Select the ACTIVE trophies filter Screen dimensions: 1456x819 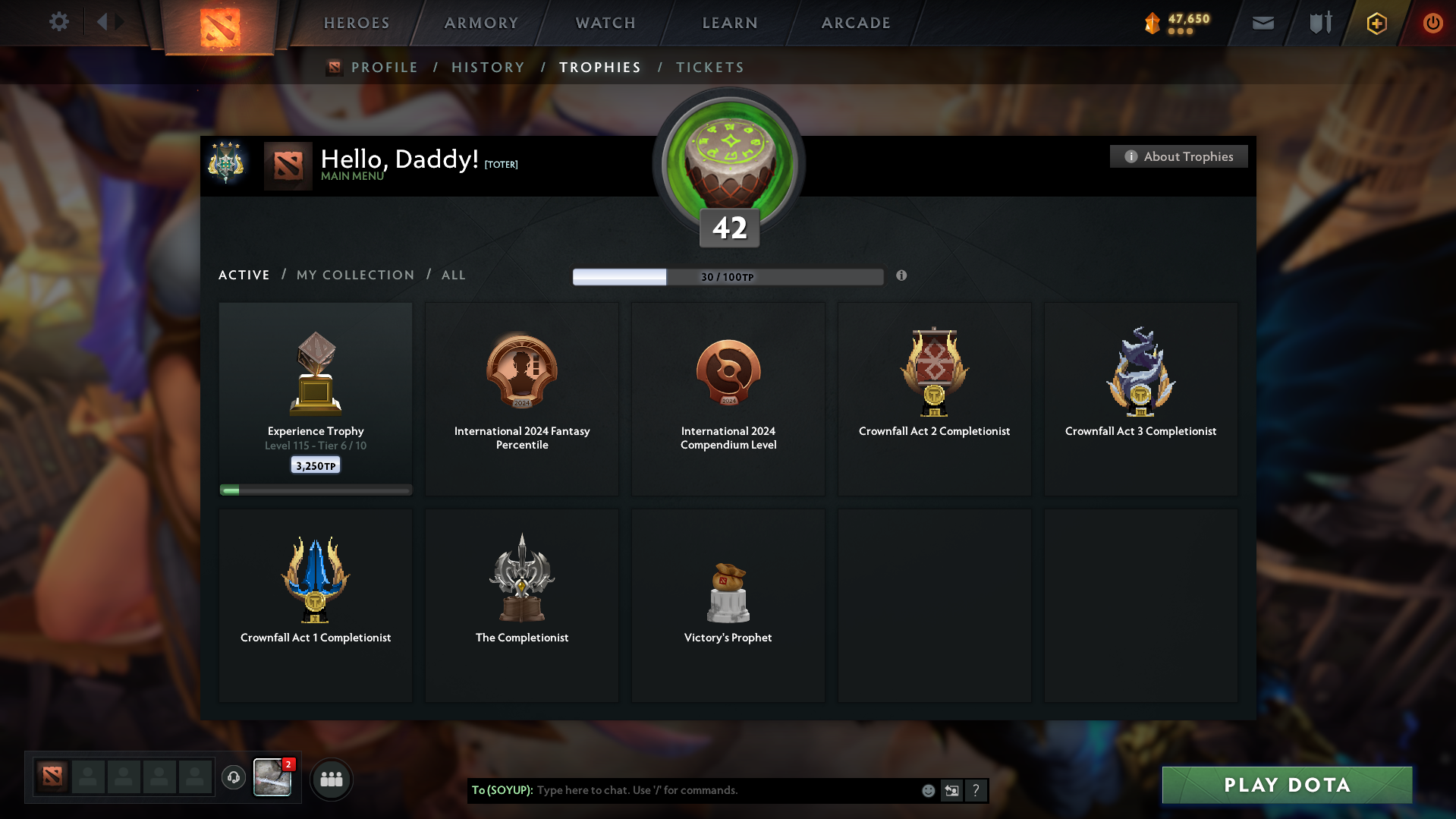(x=244, y=275)
